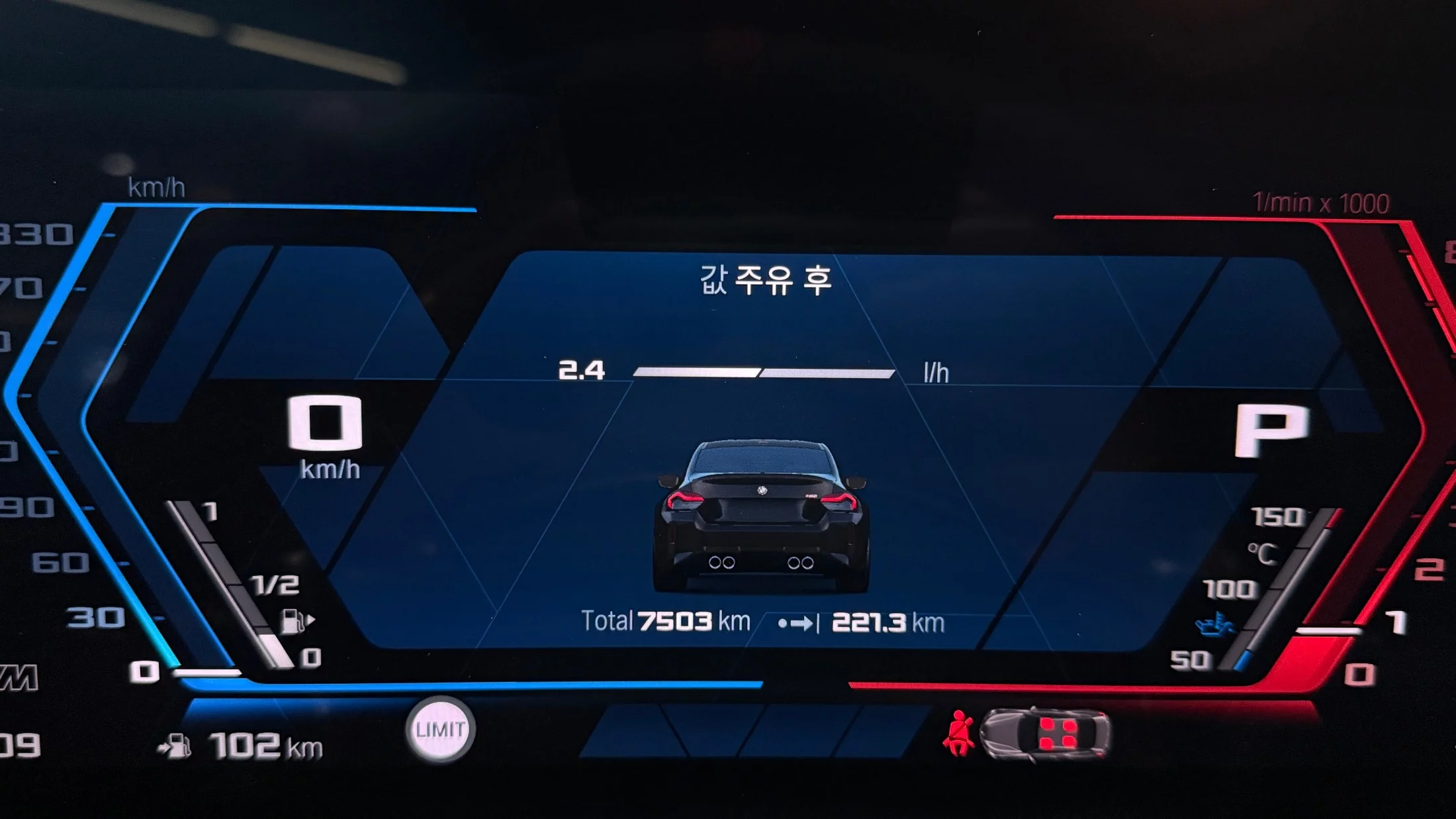Select the blue oil temperature icon
Viewport: 1456px width, 819px height.
pos(1214,624)
